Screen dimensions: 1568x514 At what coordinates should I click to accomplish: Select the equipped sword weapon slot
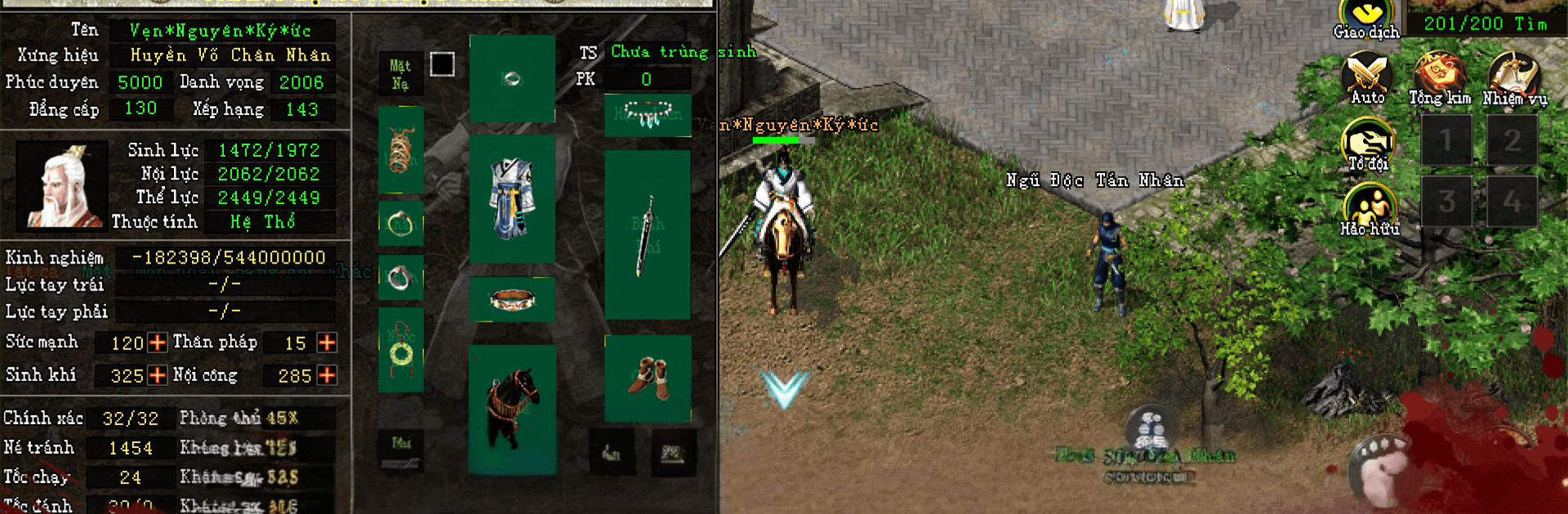click(648, 234)
